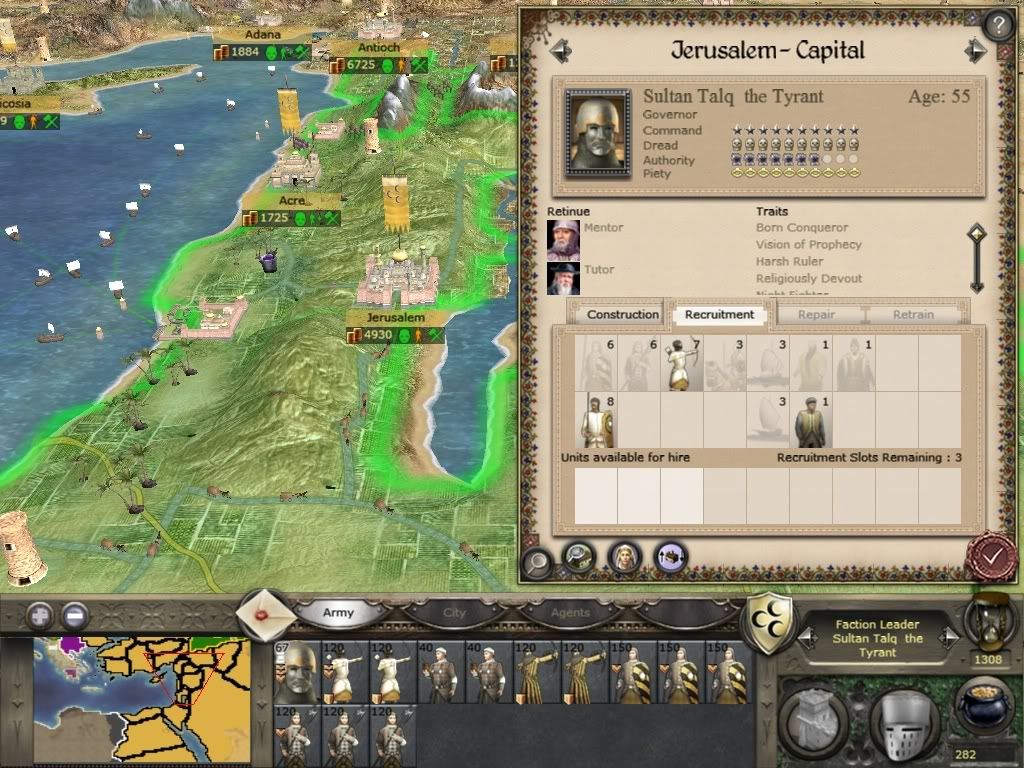Open the Agents tab

[x=571, y=612]
